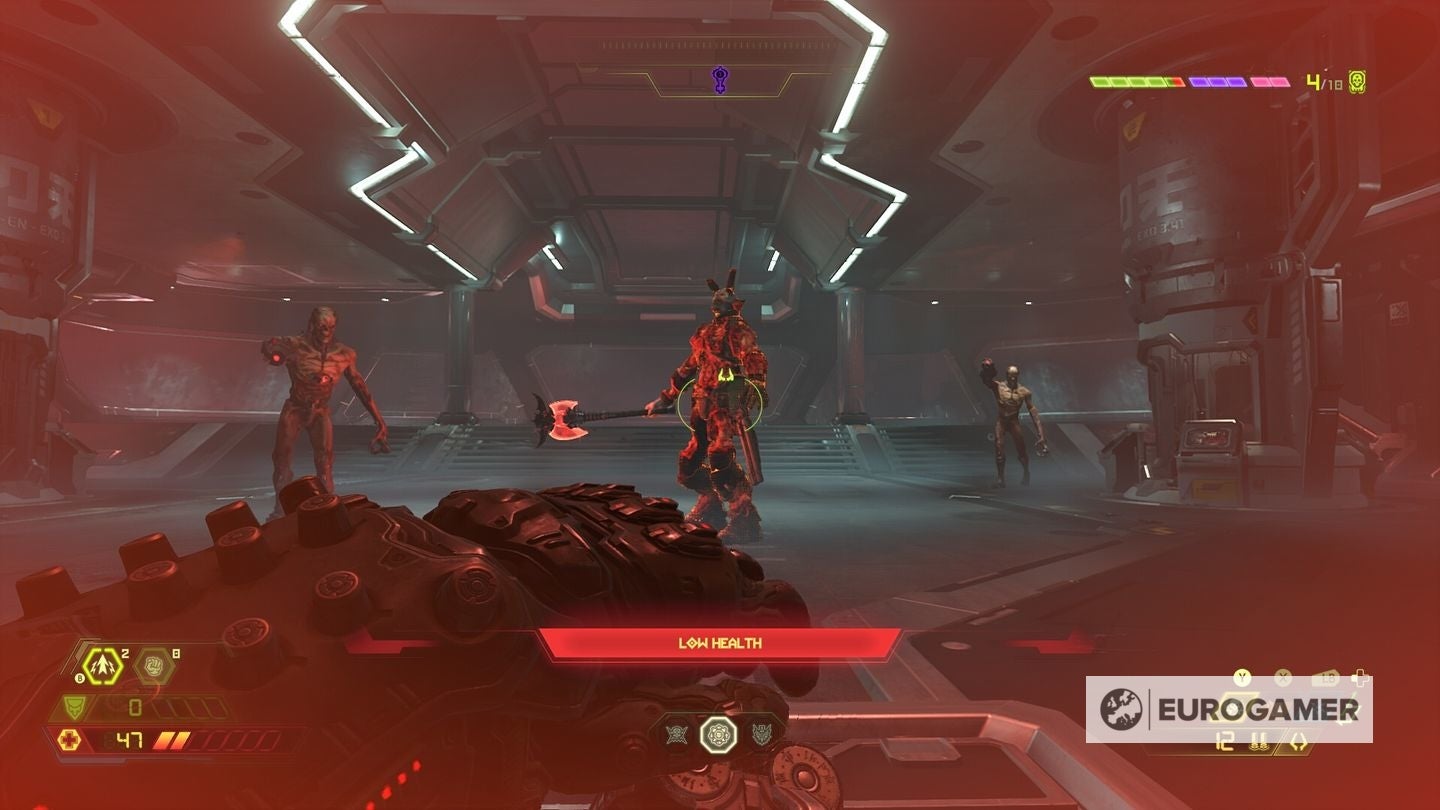Image resolution: width=1440 pixels, height=810 pixels.
Task: Open the skull extra-lives counter icon
Action: (1357, 81)
